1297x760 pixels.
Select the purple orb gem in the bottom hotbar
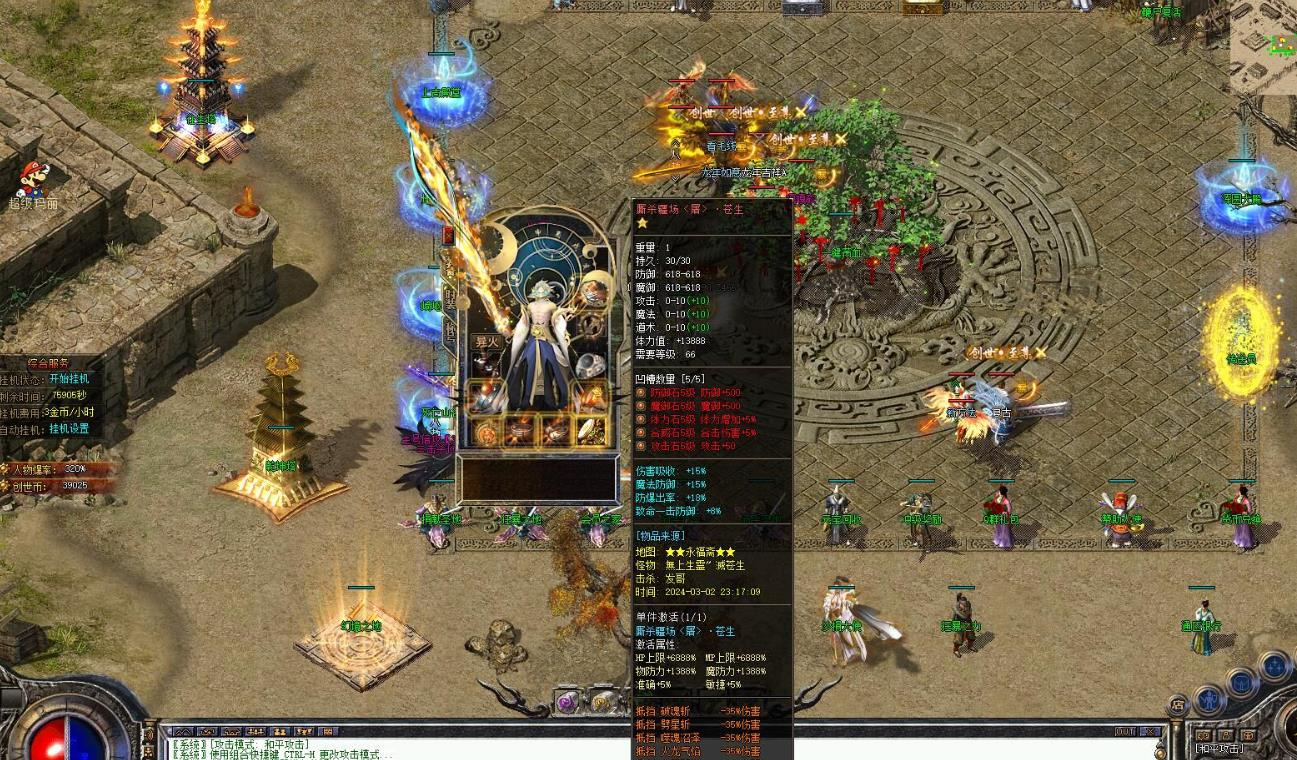[x=566, y=702]
